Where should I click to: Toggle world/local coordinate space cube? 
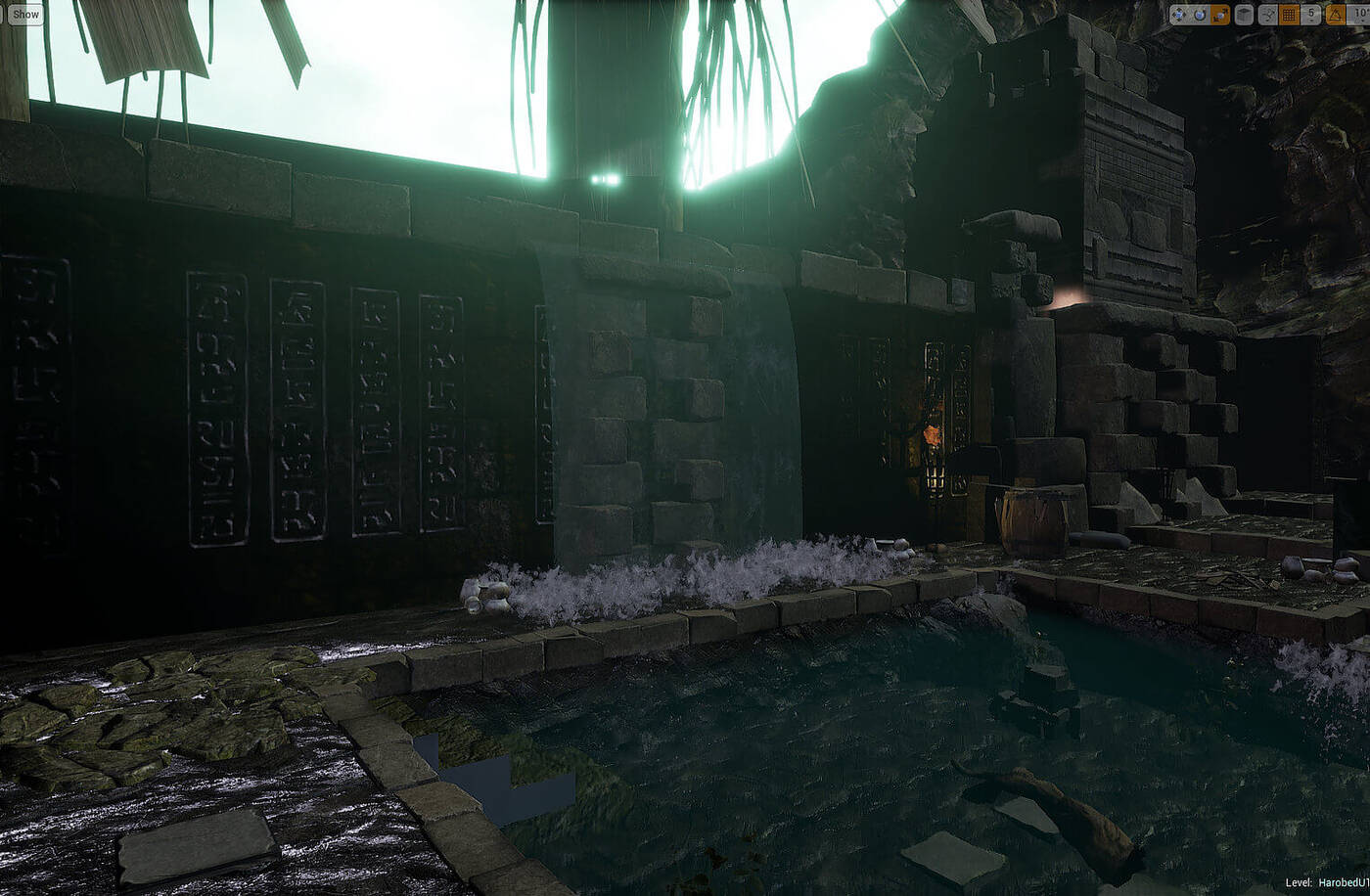tap(1243, 14)
